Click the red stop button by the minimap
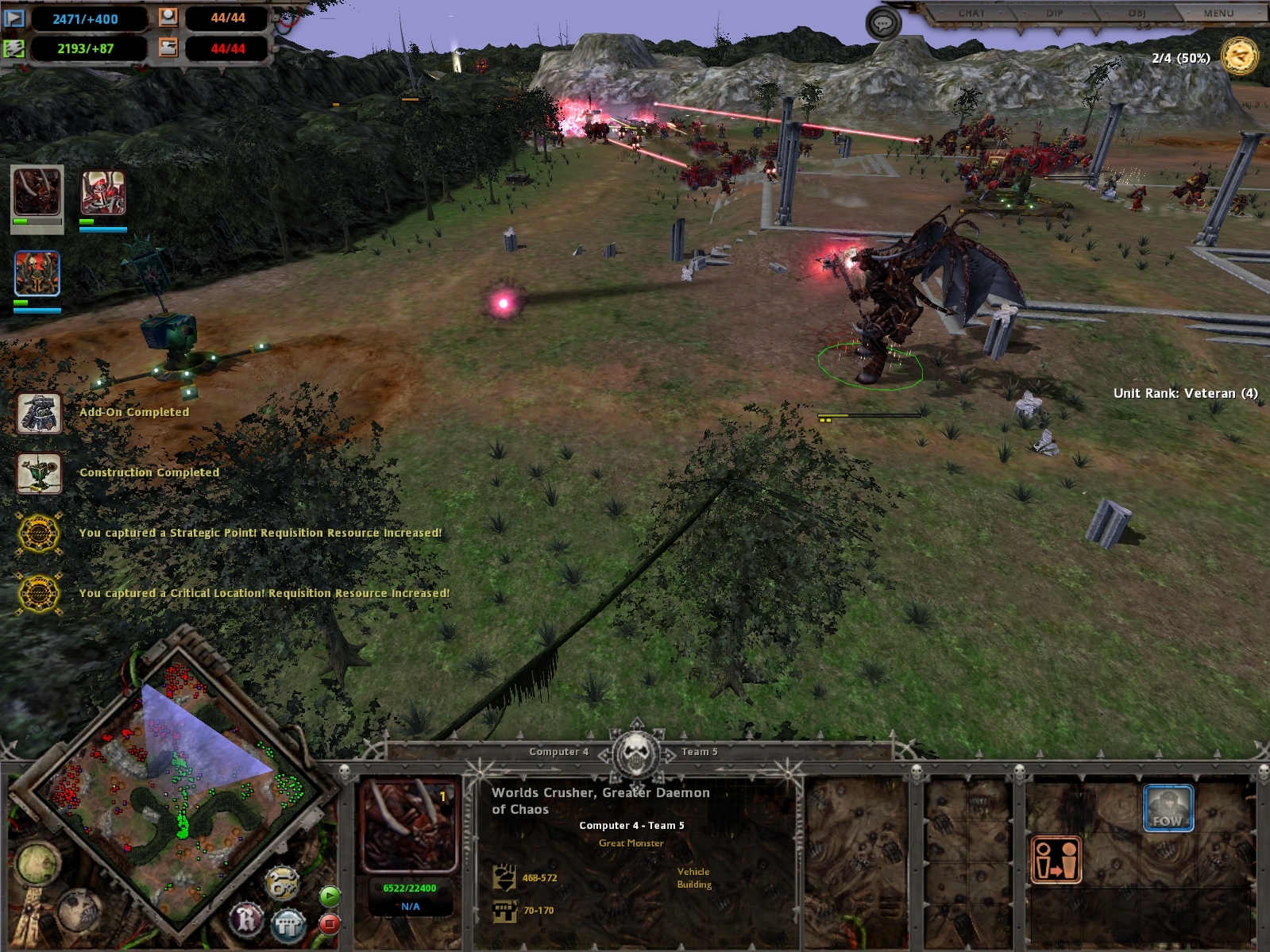 coord(330,923)
